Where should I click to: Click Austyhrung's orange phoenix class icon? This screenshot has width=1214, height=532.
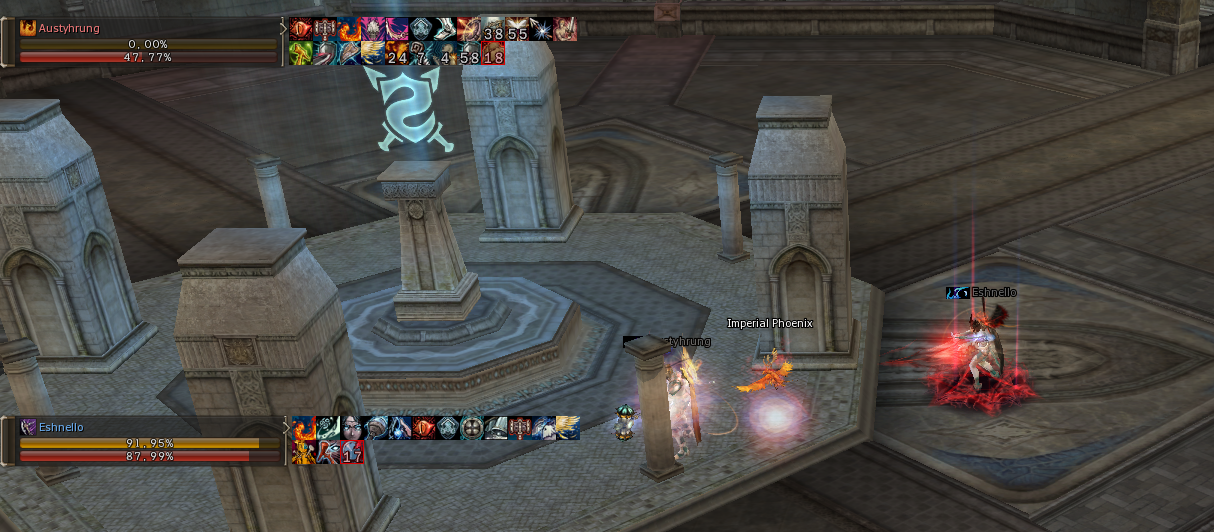coord(28,29)
